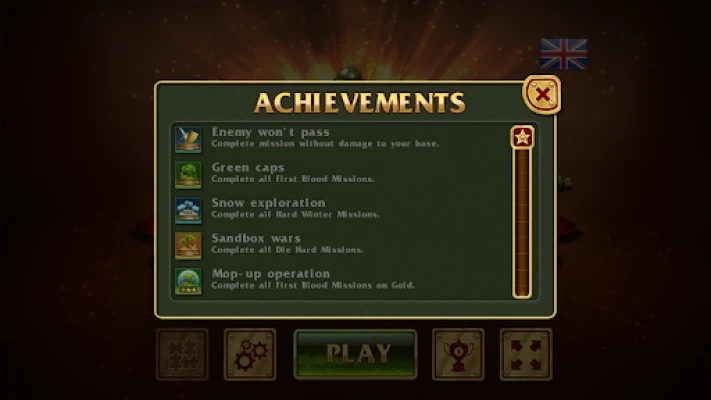Toggle fullscreen with the four-arrows button
Viewport: 711px width, 400px height.
[x=525, y=354]
